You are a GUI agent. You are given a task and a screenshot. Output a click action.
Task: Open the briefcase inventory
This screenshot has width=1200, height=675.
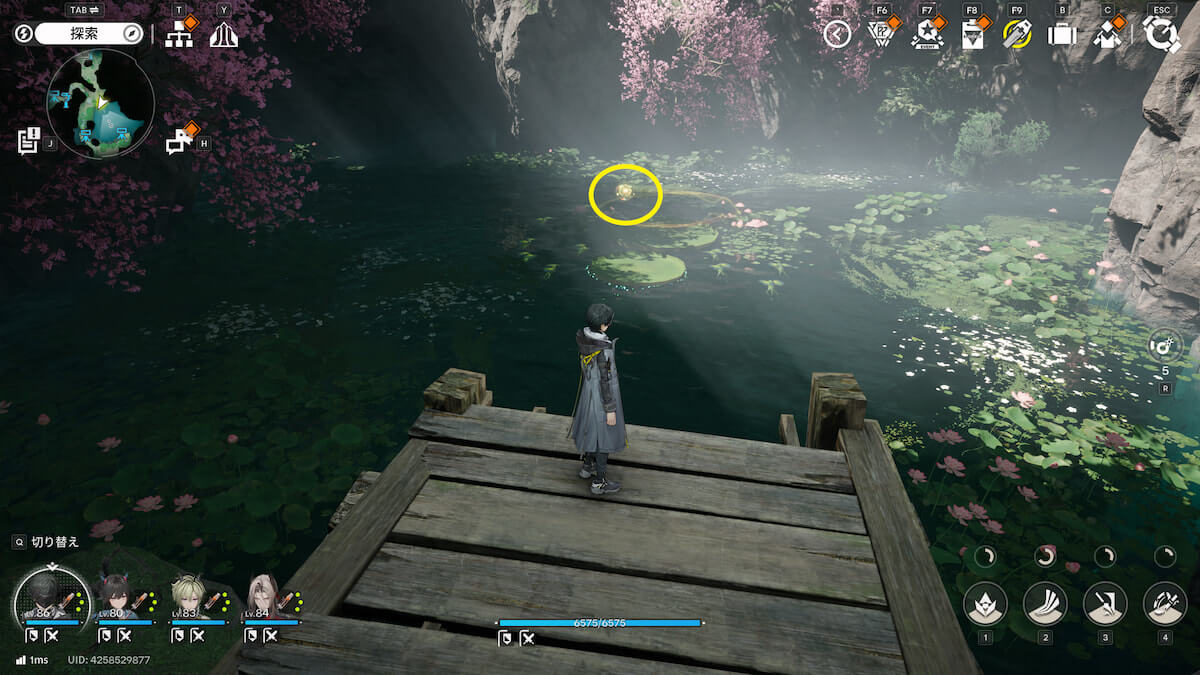(1061, 35)
